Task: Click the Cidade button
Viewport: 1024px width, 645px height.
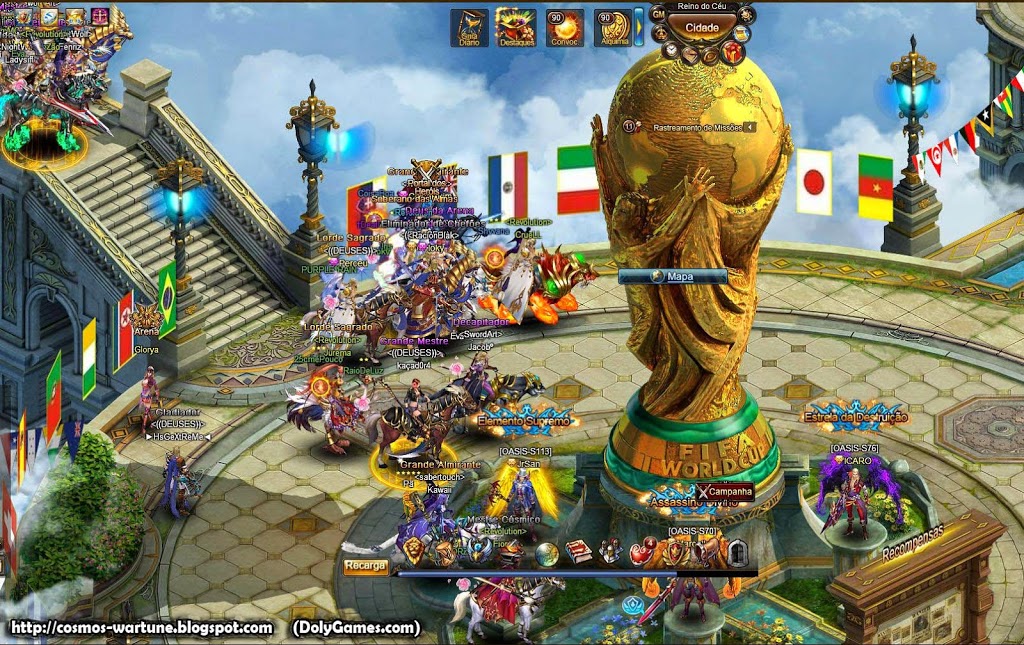Action: [700, 27]
